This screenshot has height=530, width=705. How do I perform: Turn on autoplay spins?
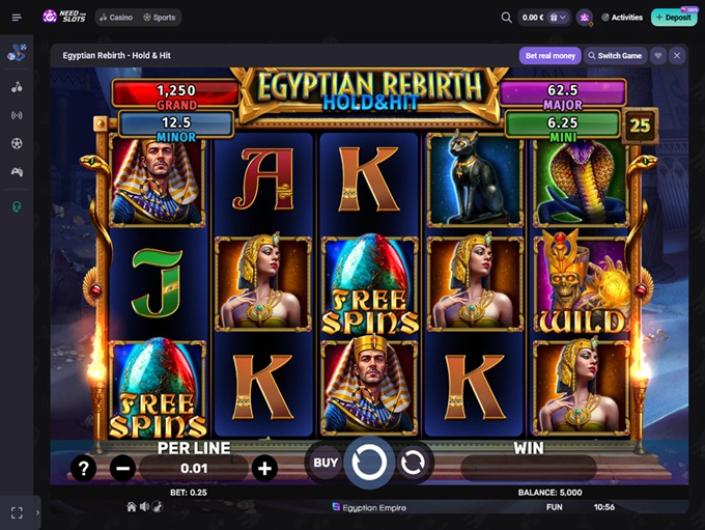click(412, 462)
